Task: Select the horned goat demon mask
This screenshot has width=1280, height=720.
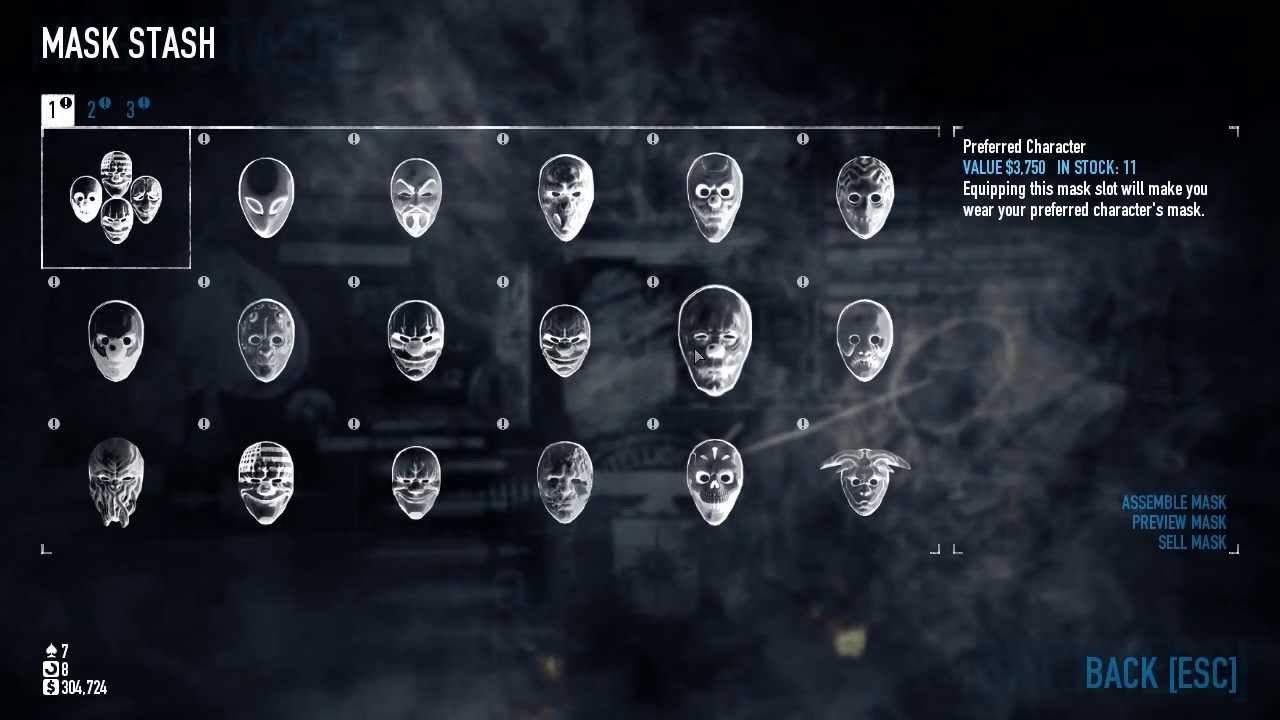Action: coord(865,482)
